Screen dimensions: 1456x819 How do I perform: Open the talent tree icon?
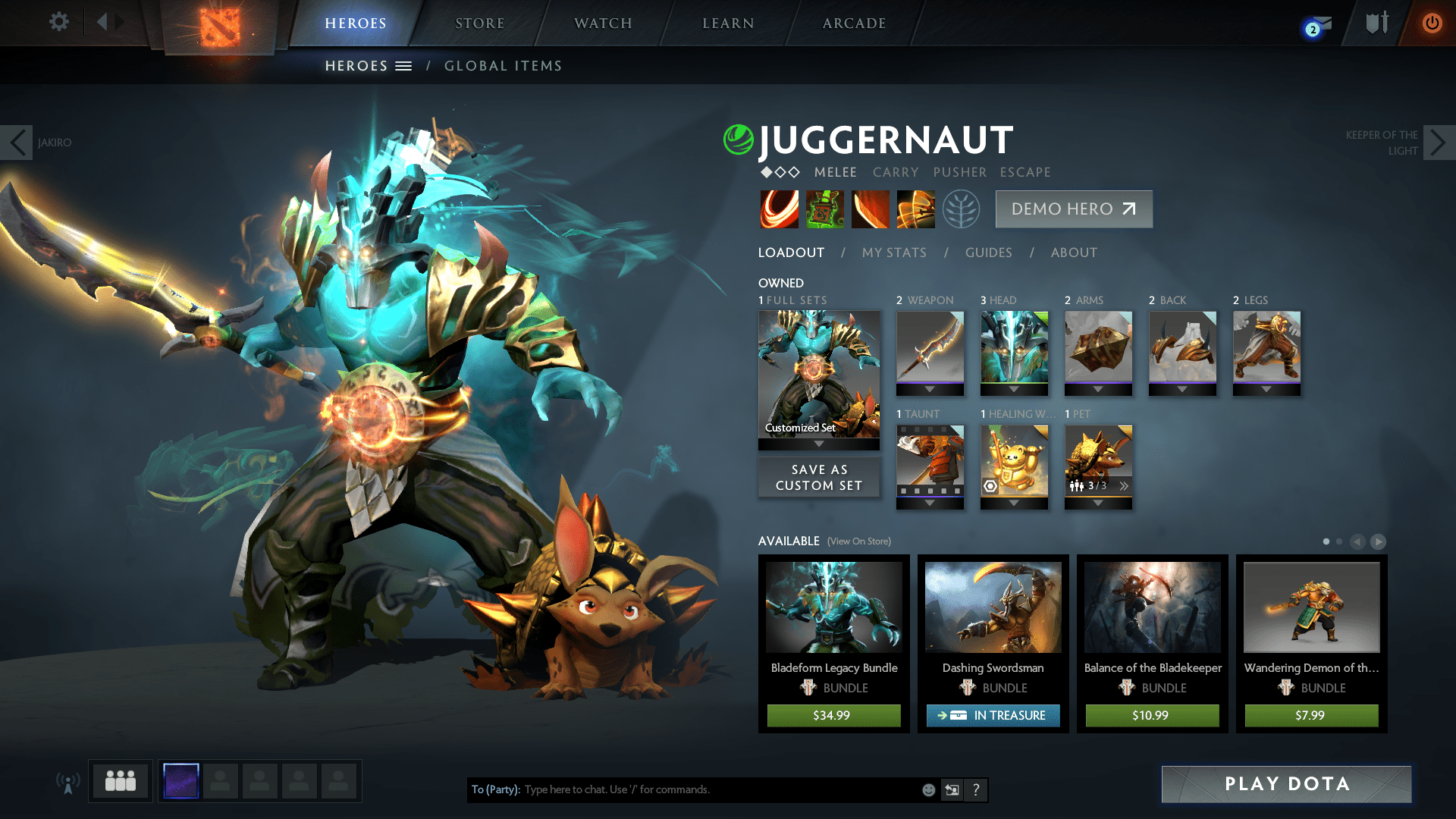[x=959, y=209]
